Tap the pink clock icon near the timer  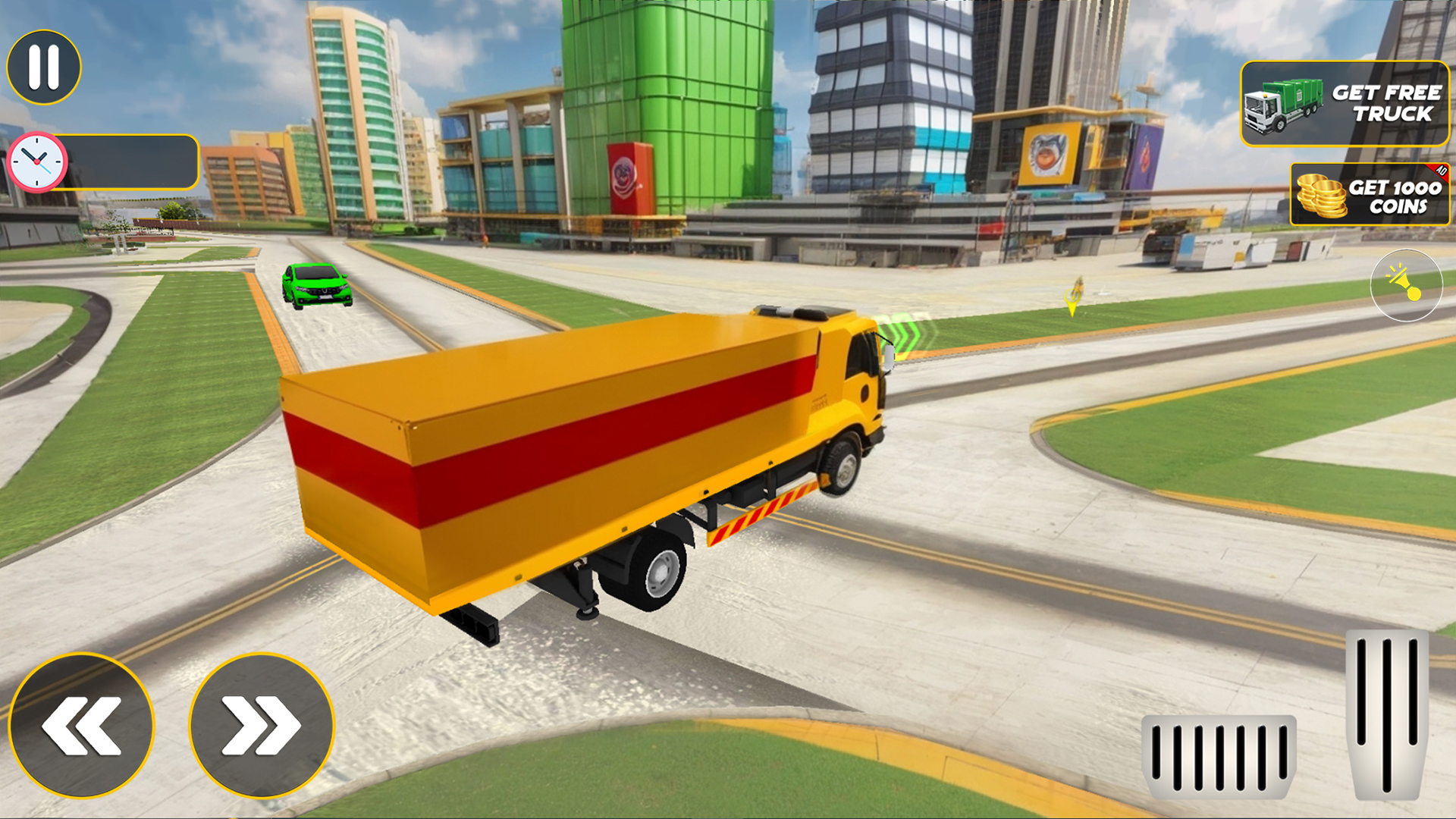(x=36, y=161)
